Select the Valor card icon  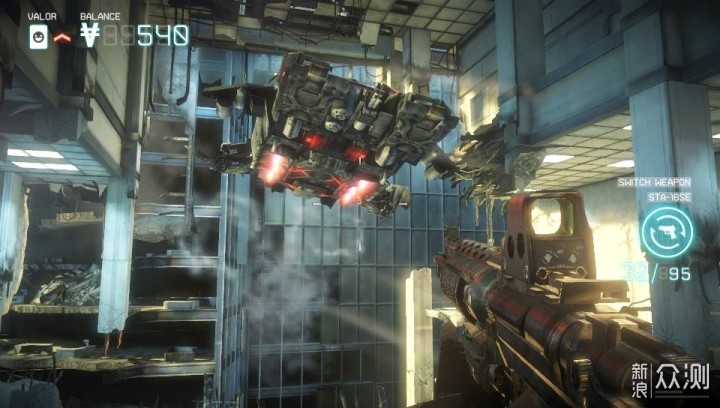click(37, 37)
